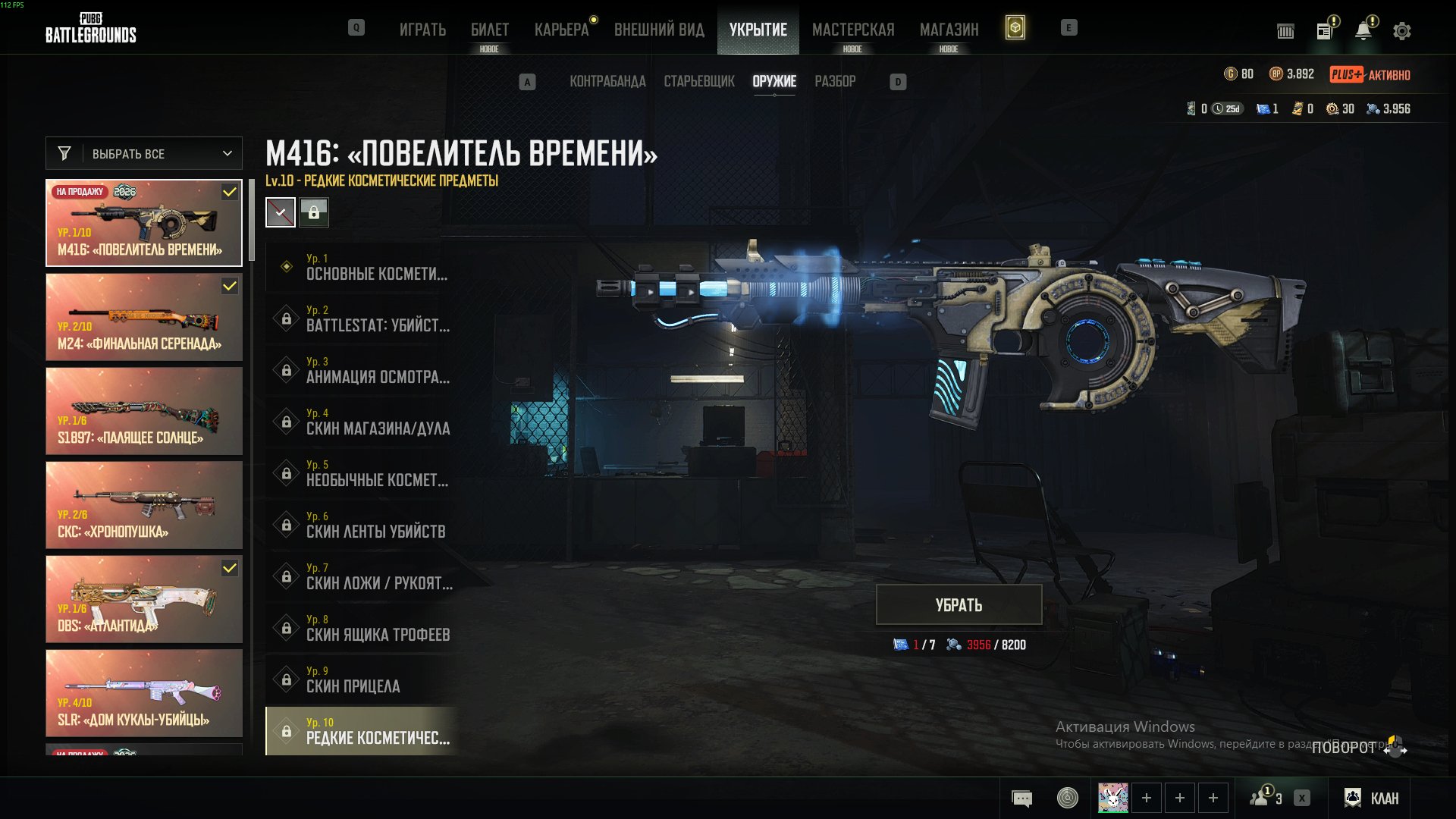This screenshot has width=1456, height=819.
Task: Open the chat window icon
Action: (1021, 798)
